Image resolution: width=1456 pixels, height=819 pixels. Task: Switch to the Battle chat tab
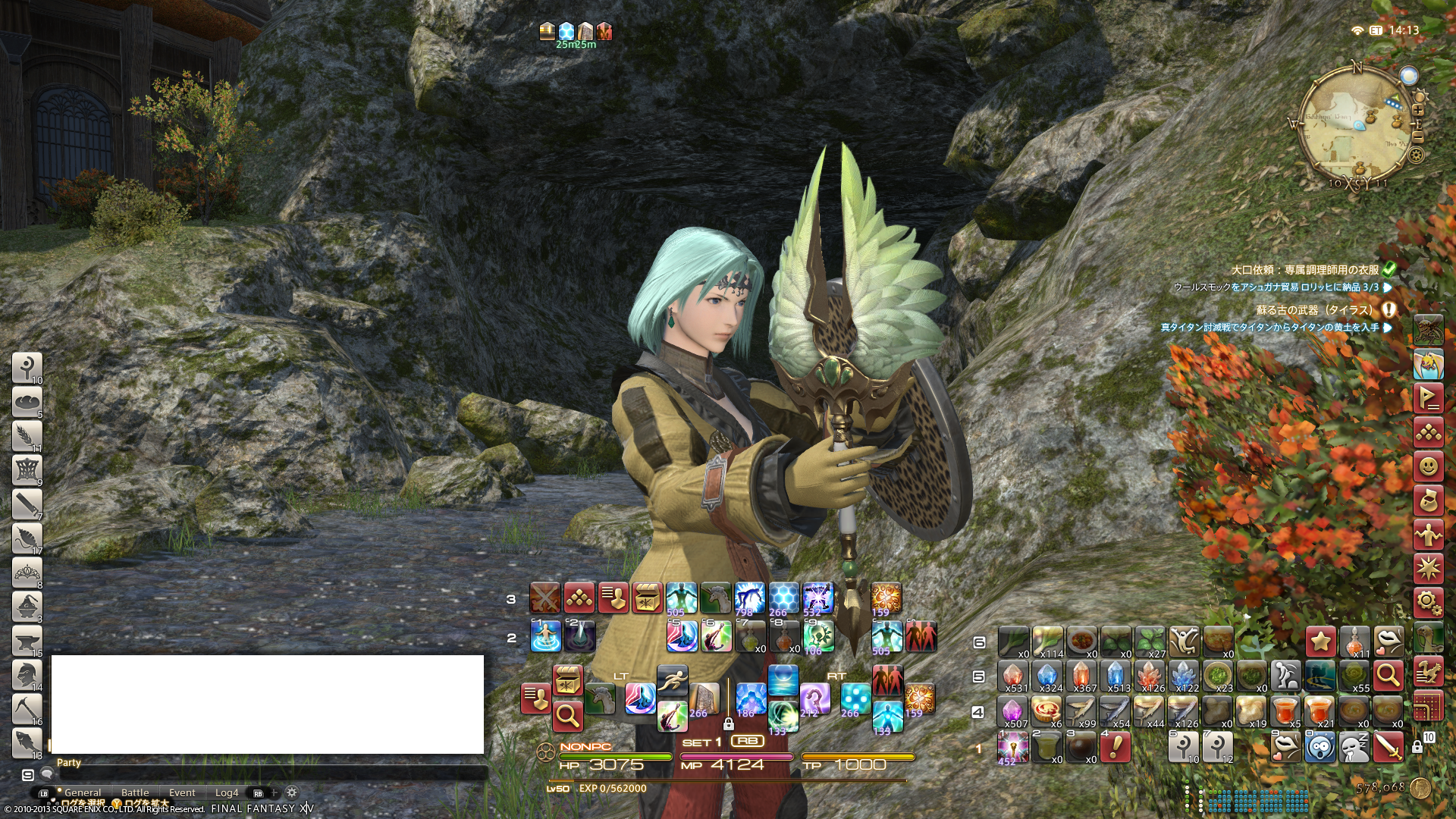tap(135, 792)
